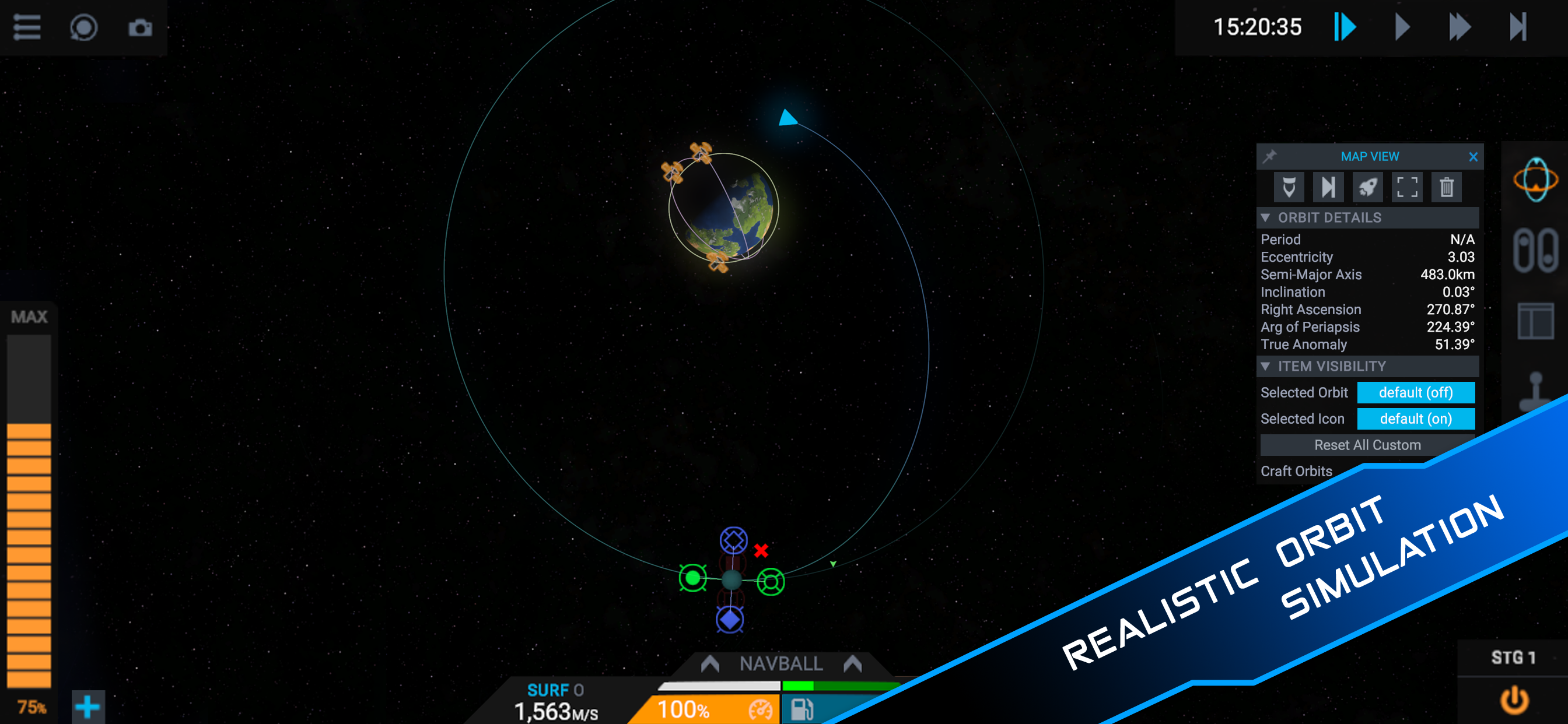Click the normal speed play arrow
The height and width of the screenshot is (724, 1568).
1402,27
